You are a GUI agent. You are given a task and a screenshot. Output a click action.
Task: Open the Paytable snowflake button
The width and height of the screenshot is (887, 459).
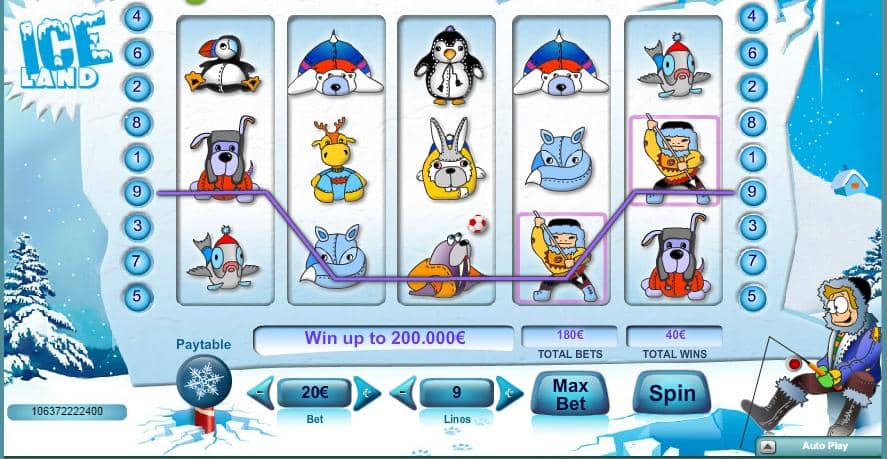click(203, 382)
